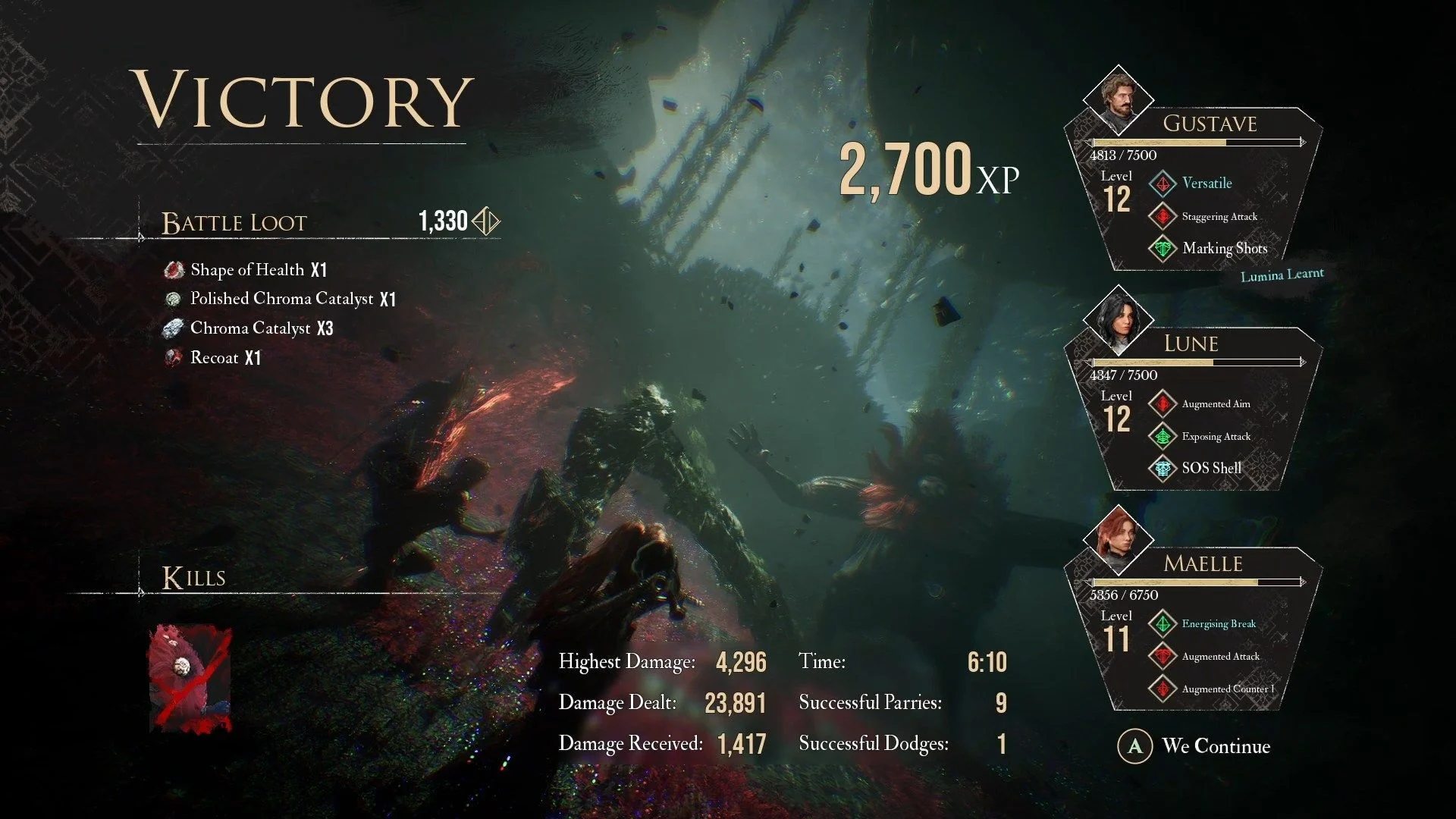Choose the Chroma Catalyst X3 loot row
This screenshot has height=819, width=1456.
[251, 328]
